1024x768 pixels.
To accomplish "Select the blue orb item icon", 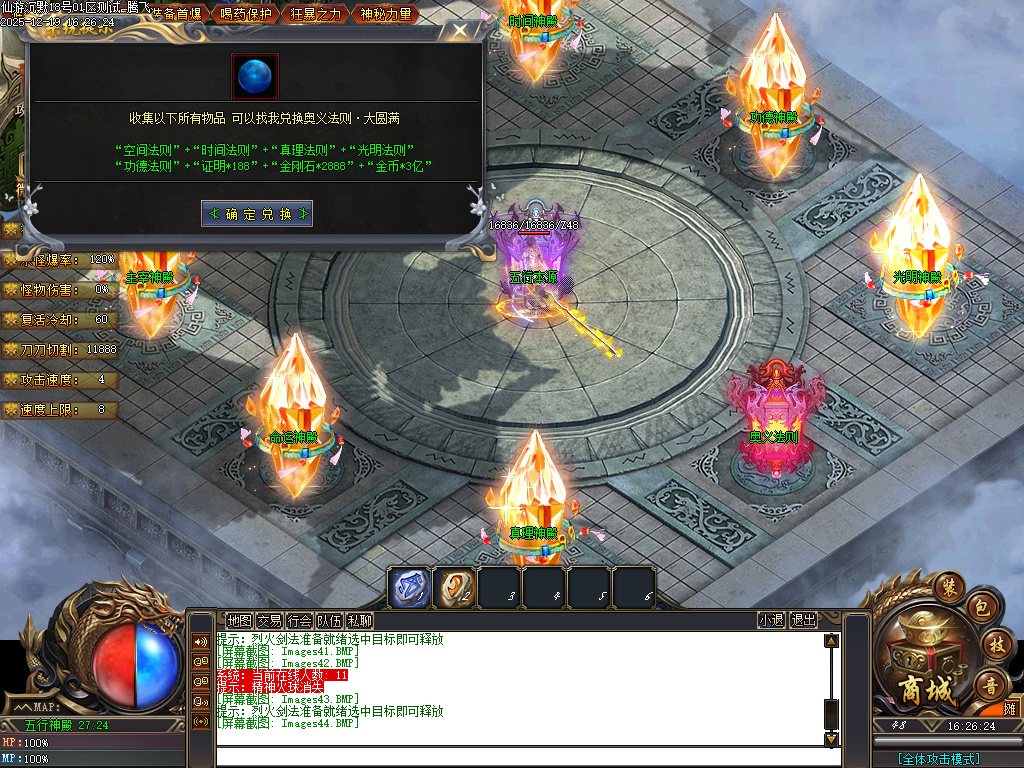I will coord(256,77).
